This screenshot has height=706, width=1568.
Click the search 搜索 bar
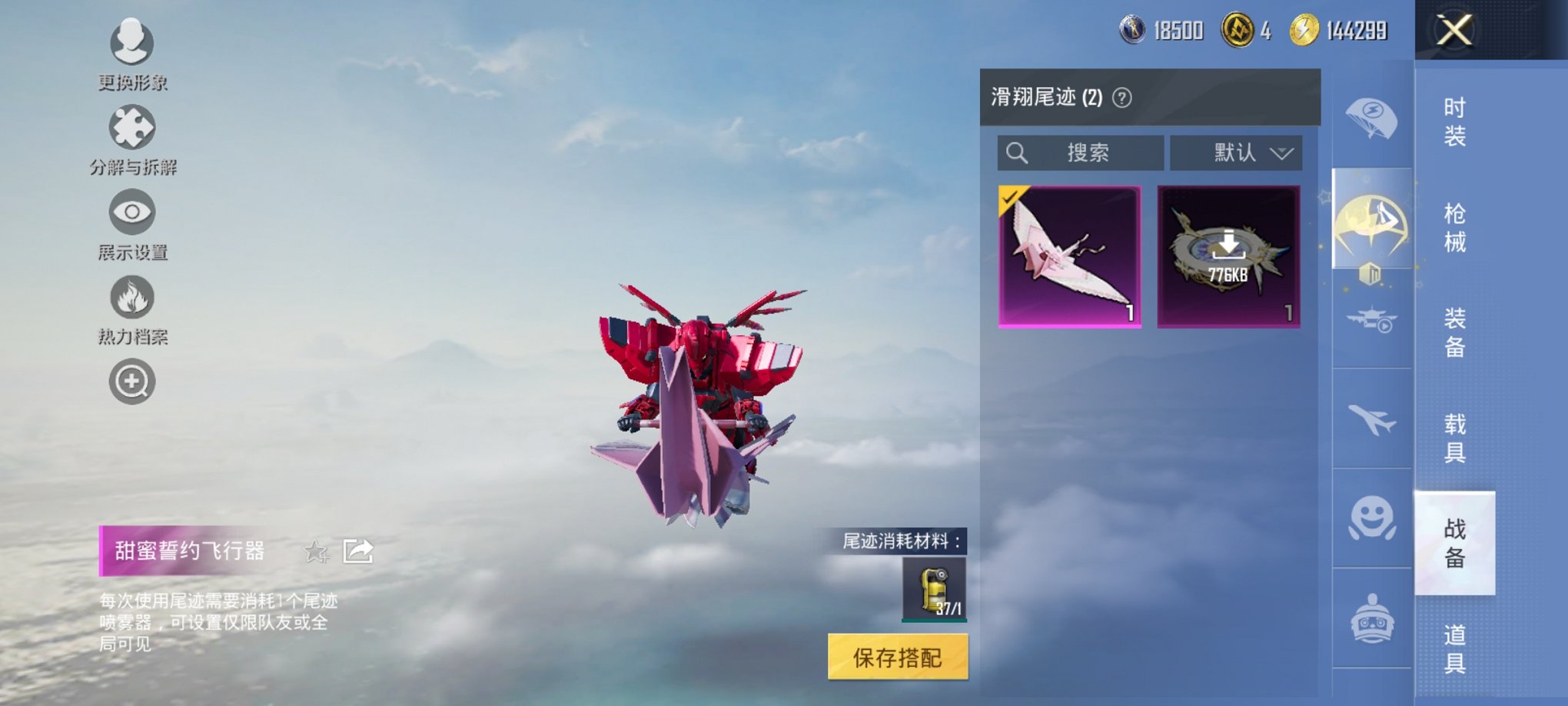tap(1079, 152)
